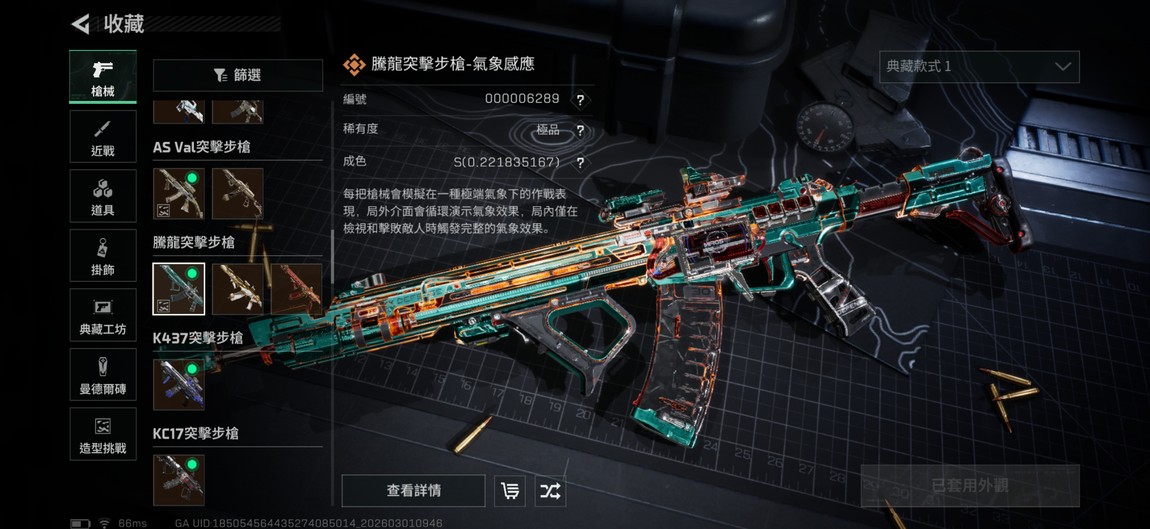1150x529 pixels.
Task: Select the 道具 items category tab
Action: click(x=103, y=196)
